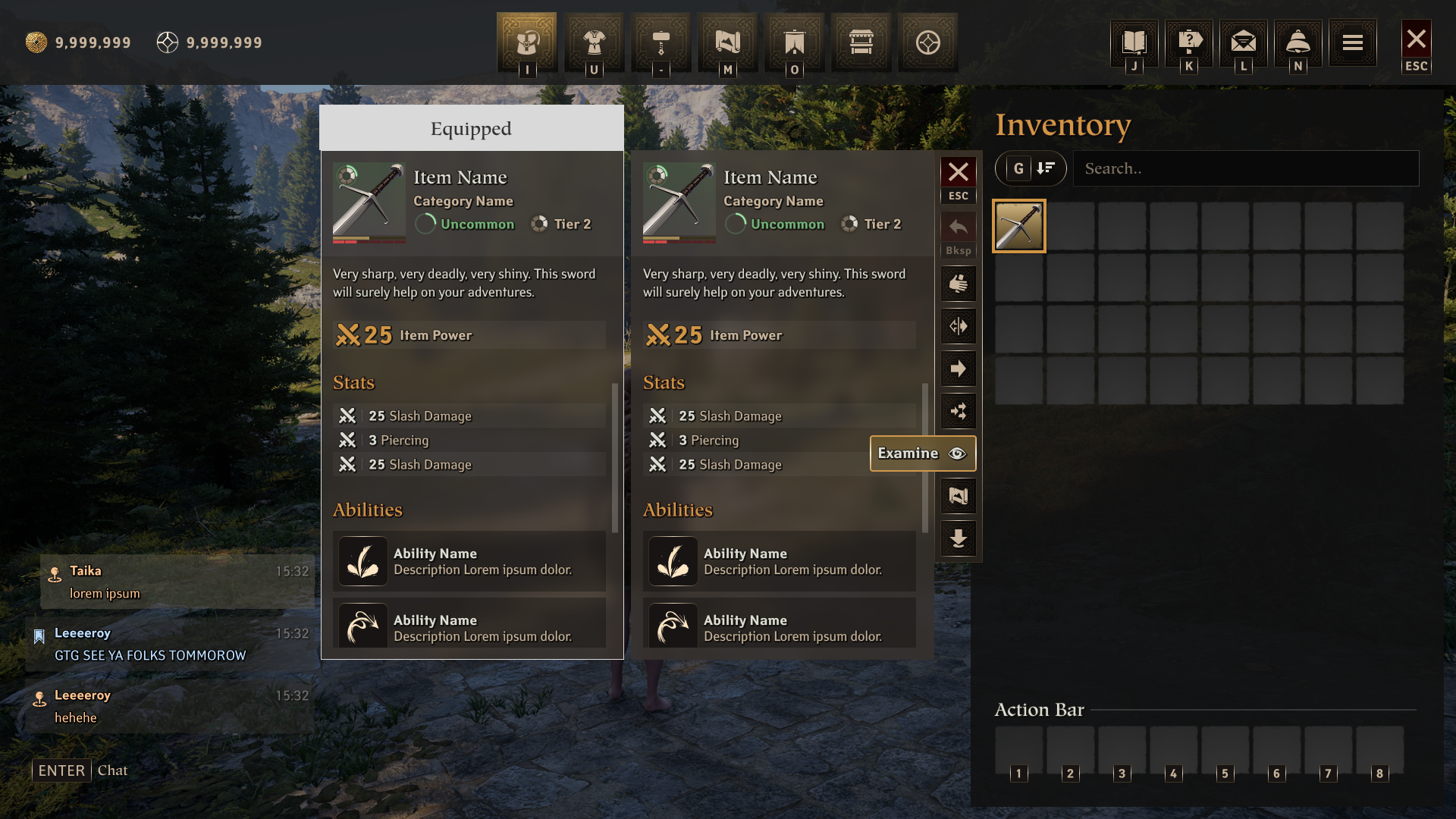Open the world map scroll menu
Viewport: 1456px width, 819px height.
[x=727, y=42]
